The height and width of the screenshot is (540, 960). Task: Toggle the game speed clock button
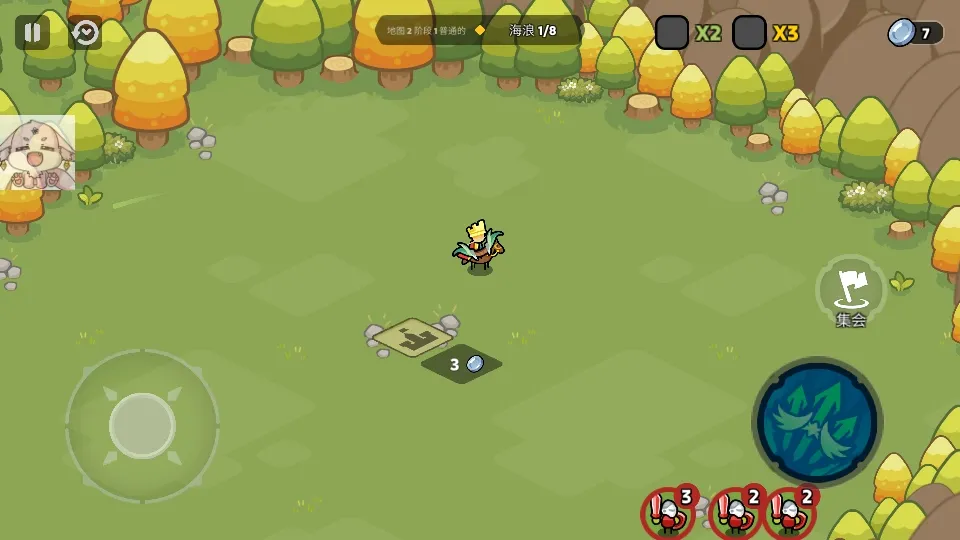coord(85,33)
